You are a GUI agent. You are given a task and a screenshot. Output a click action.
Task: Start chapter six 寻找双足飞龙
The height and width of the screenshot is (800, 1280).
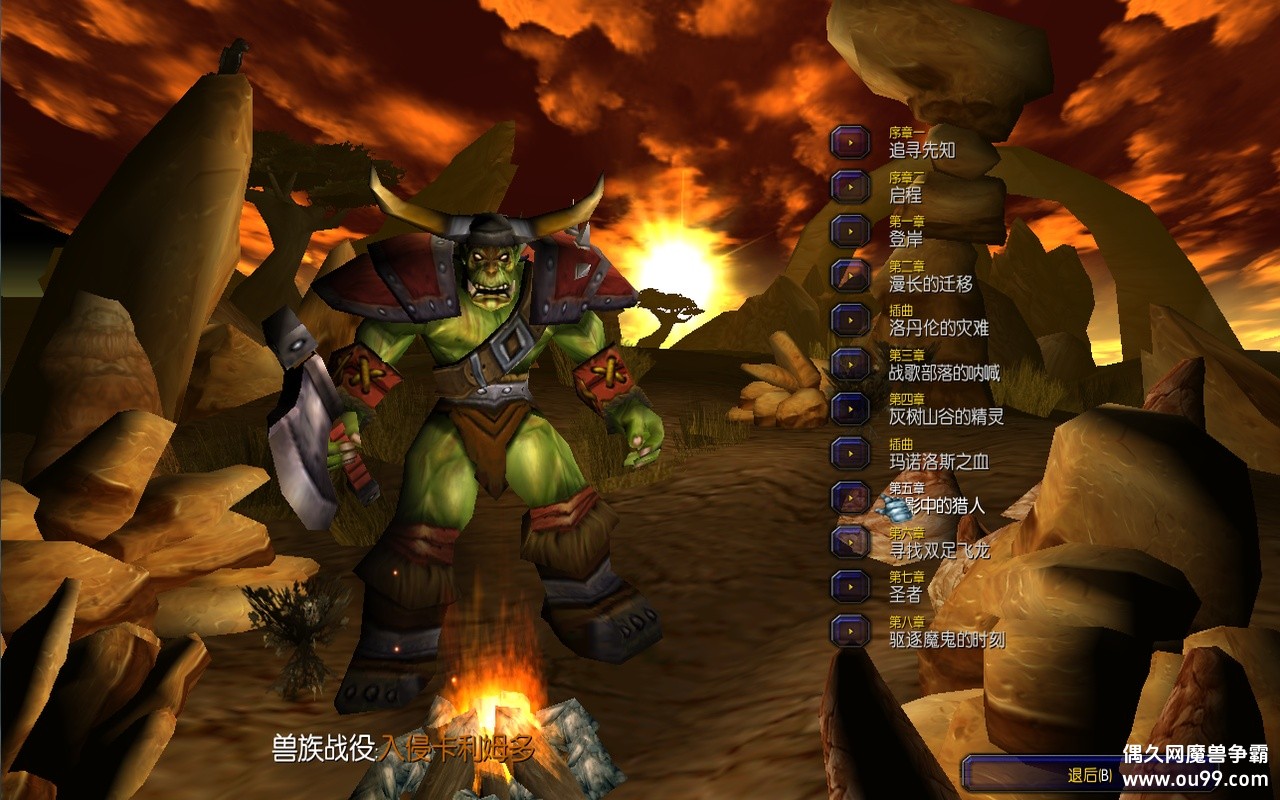coord(850,541)
